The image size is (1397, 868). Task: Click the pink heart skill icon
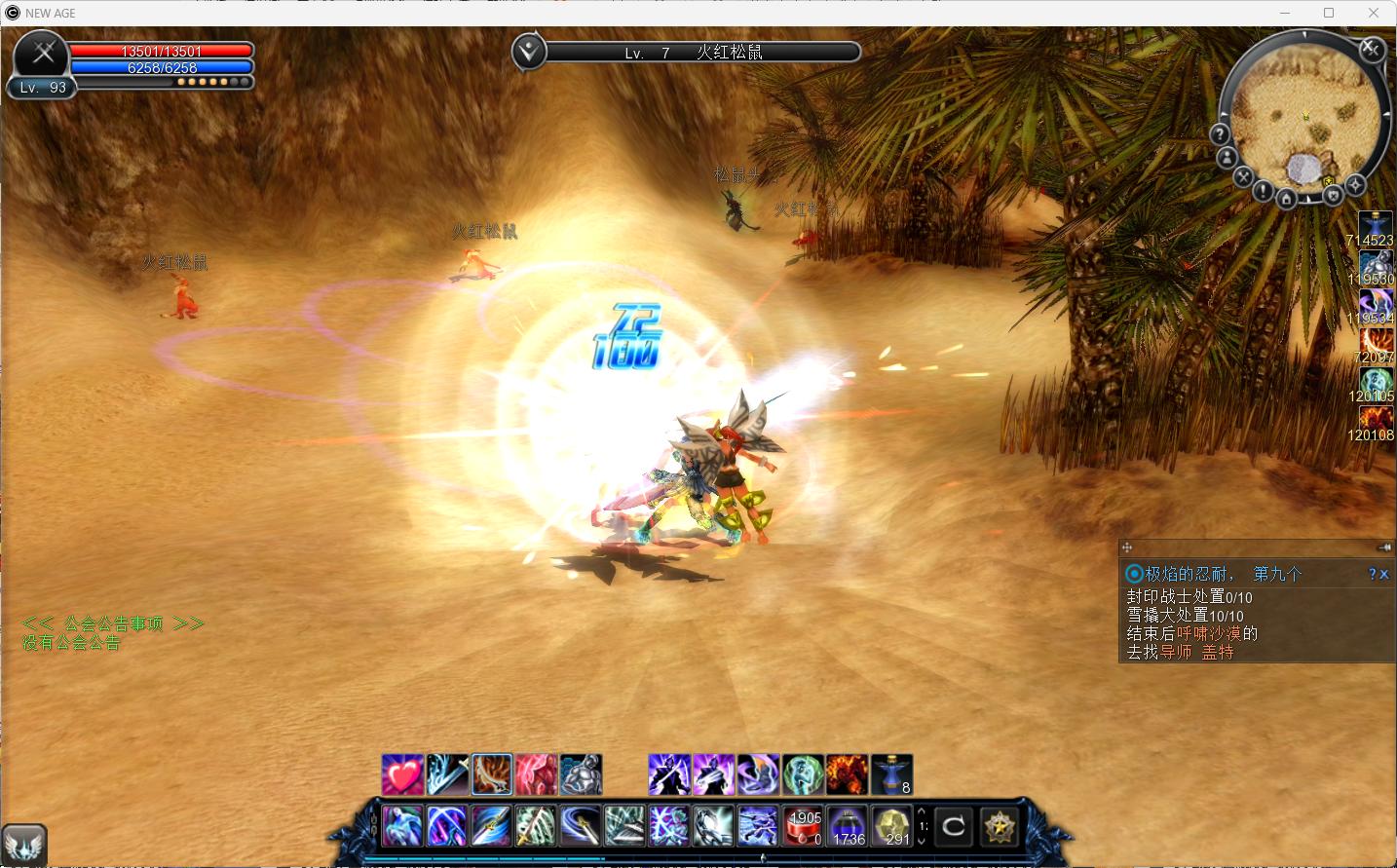coord(402,774)
